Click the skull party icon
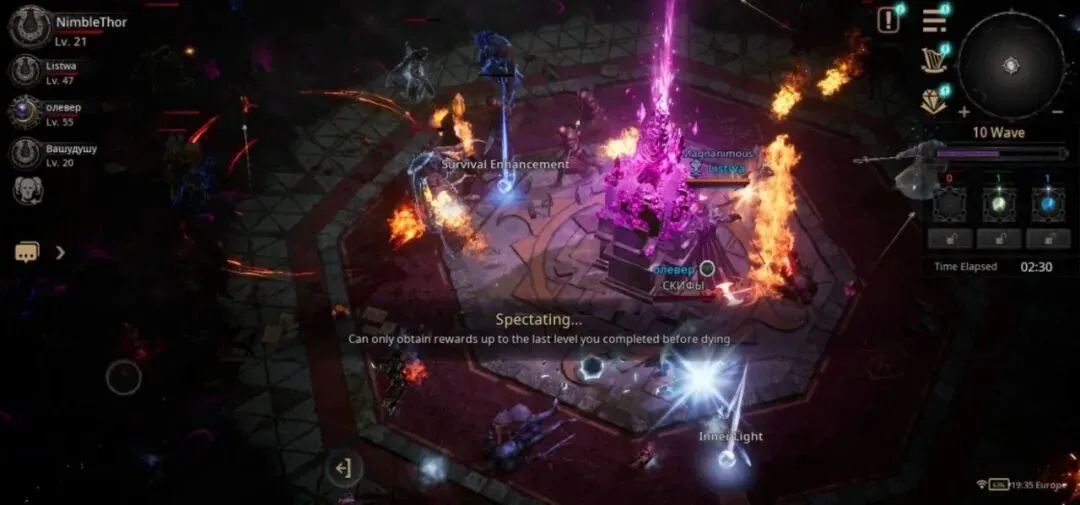 coord(27,190)
